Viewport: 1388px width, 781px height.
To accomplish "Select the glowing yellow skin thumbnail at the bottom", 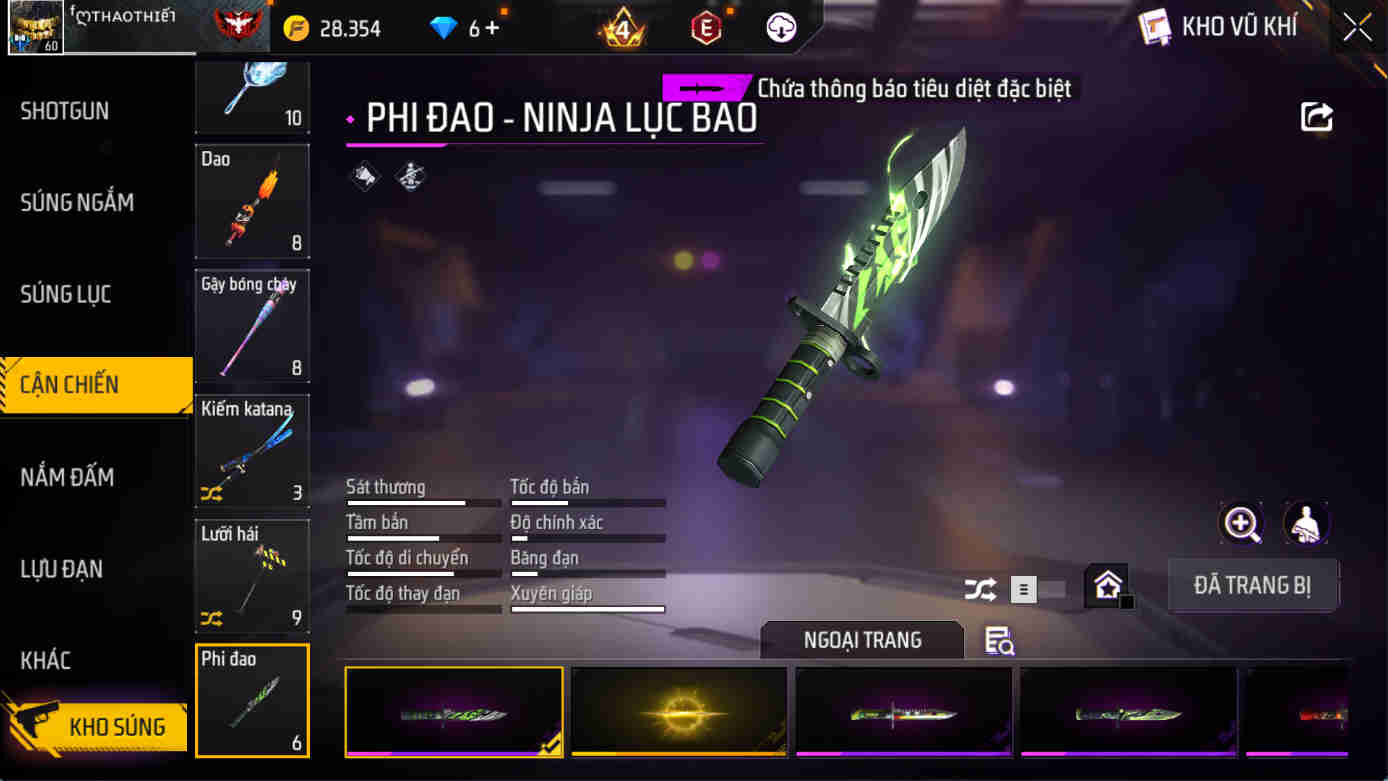I will point(679,712).
